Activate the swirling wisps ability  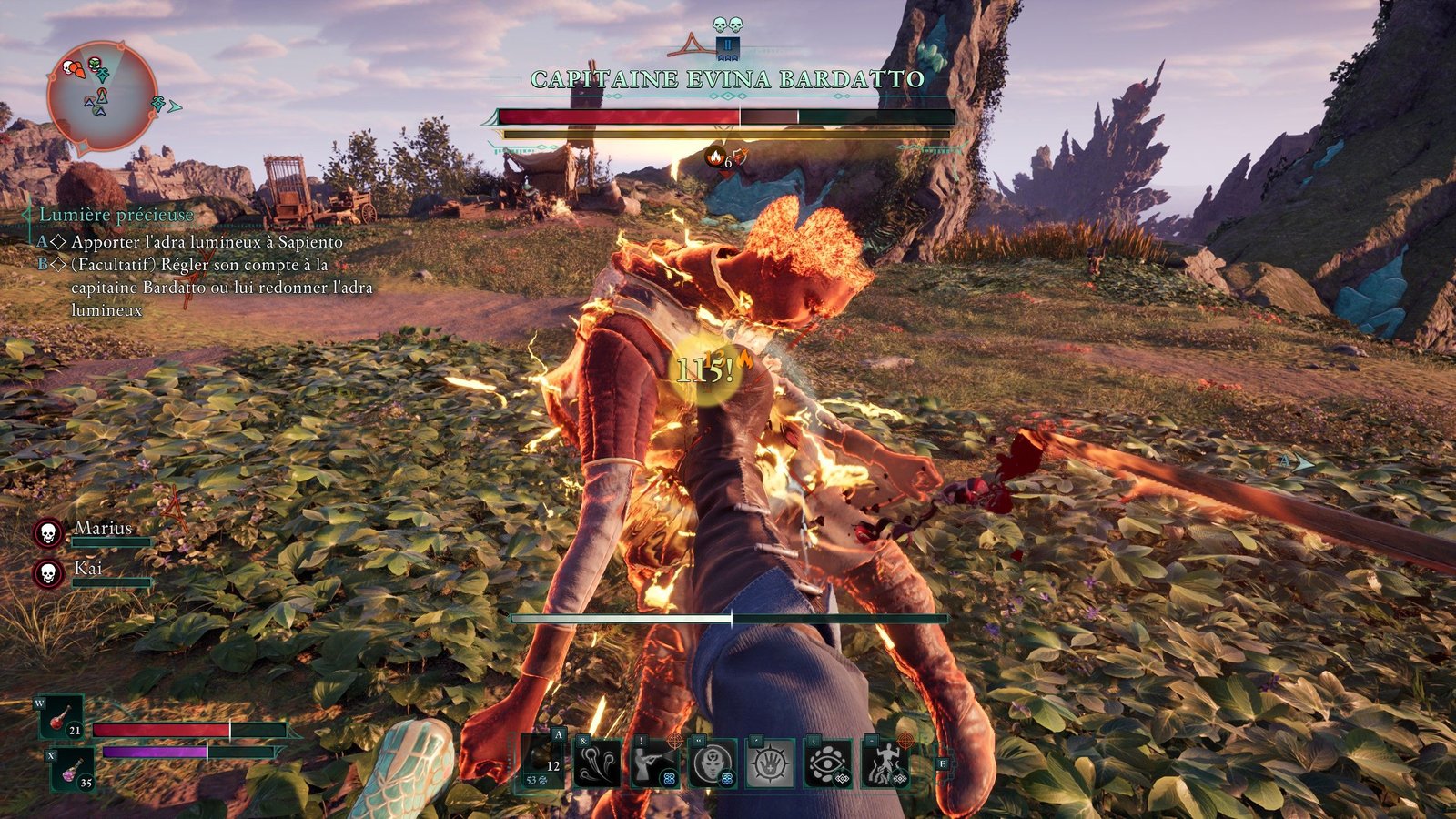598,763
